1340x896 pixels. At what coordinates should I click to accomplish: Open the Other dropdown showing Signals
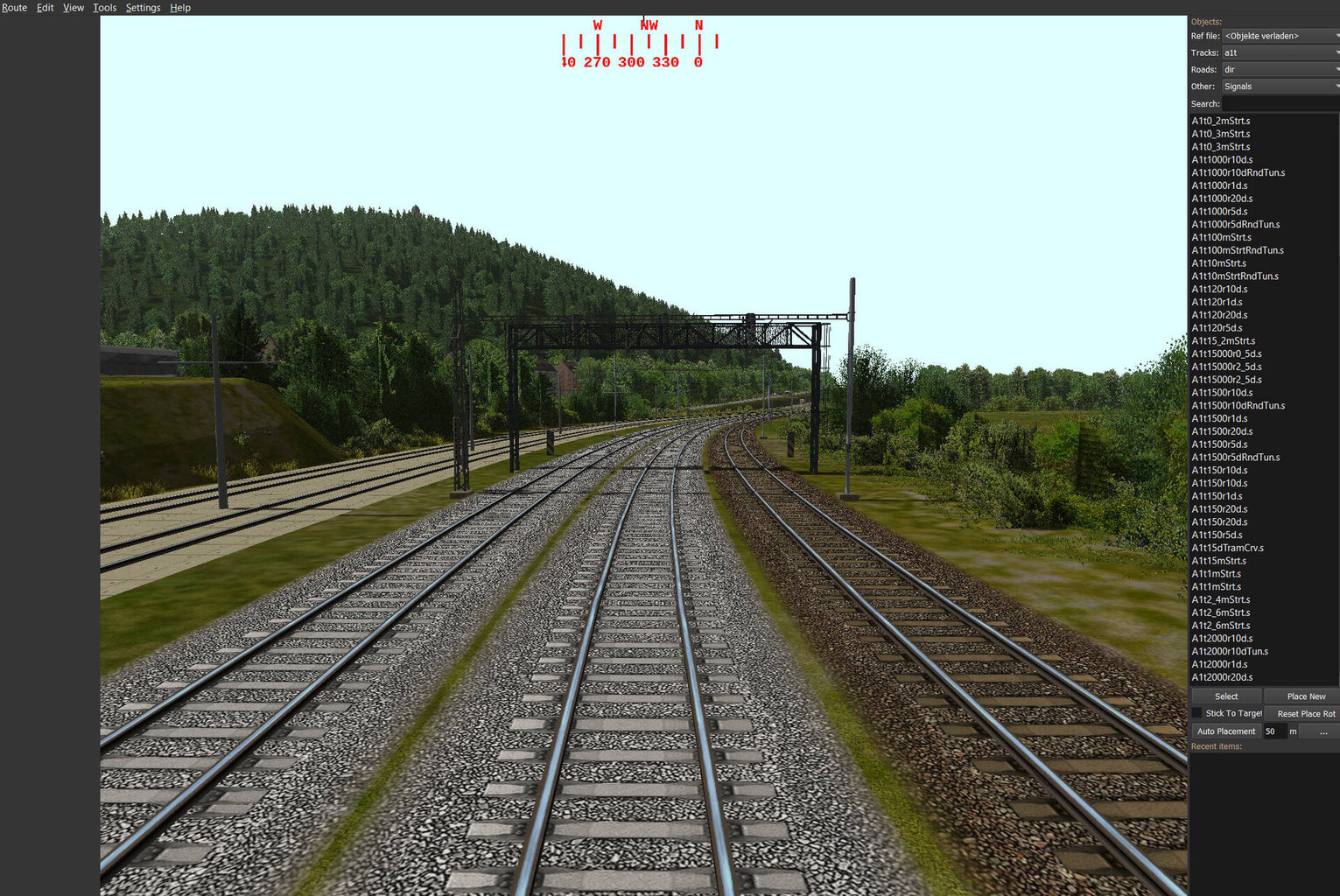pos(1280,87)
